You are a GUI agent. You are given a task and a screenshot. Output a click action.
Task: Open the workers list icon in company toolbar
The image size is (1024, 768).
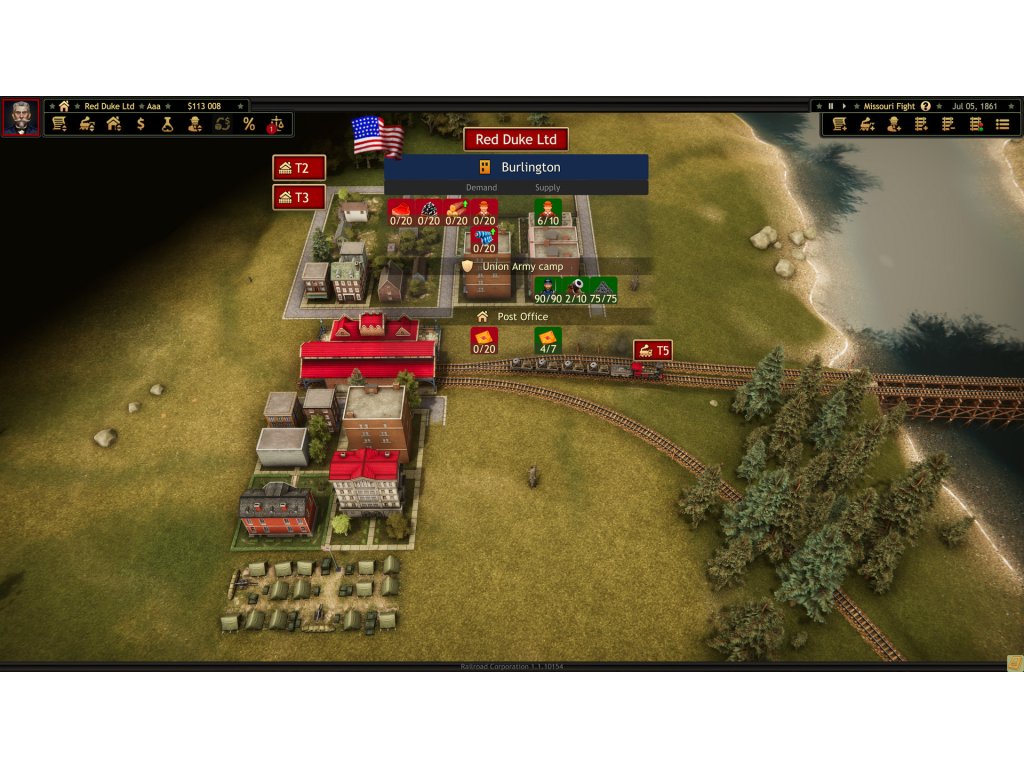[x=195, y=124]
